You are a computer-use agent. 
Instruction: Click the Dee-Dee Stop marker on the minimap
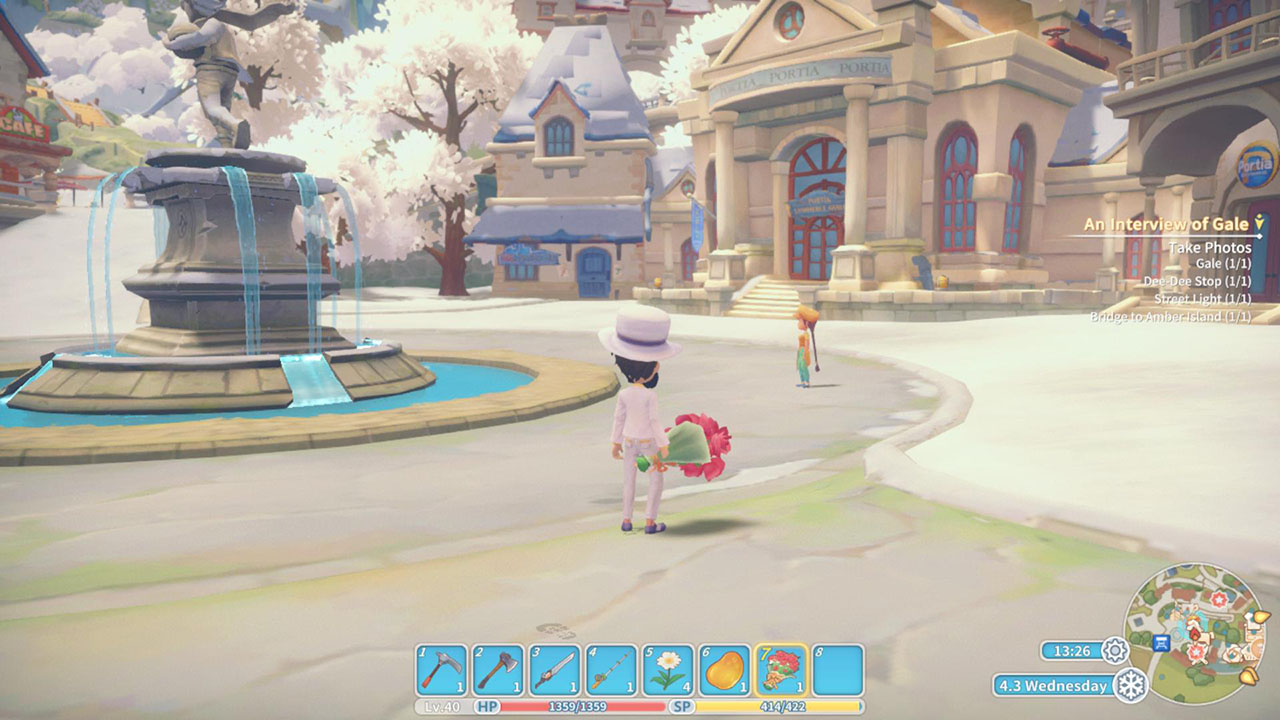[1161, 643]
